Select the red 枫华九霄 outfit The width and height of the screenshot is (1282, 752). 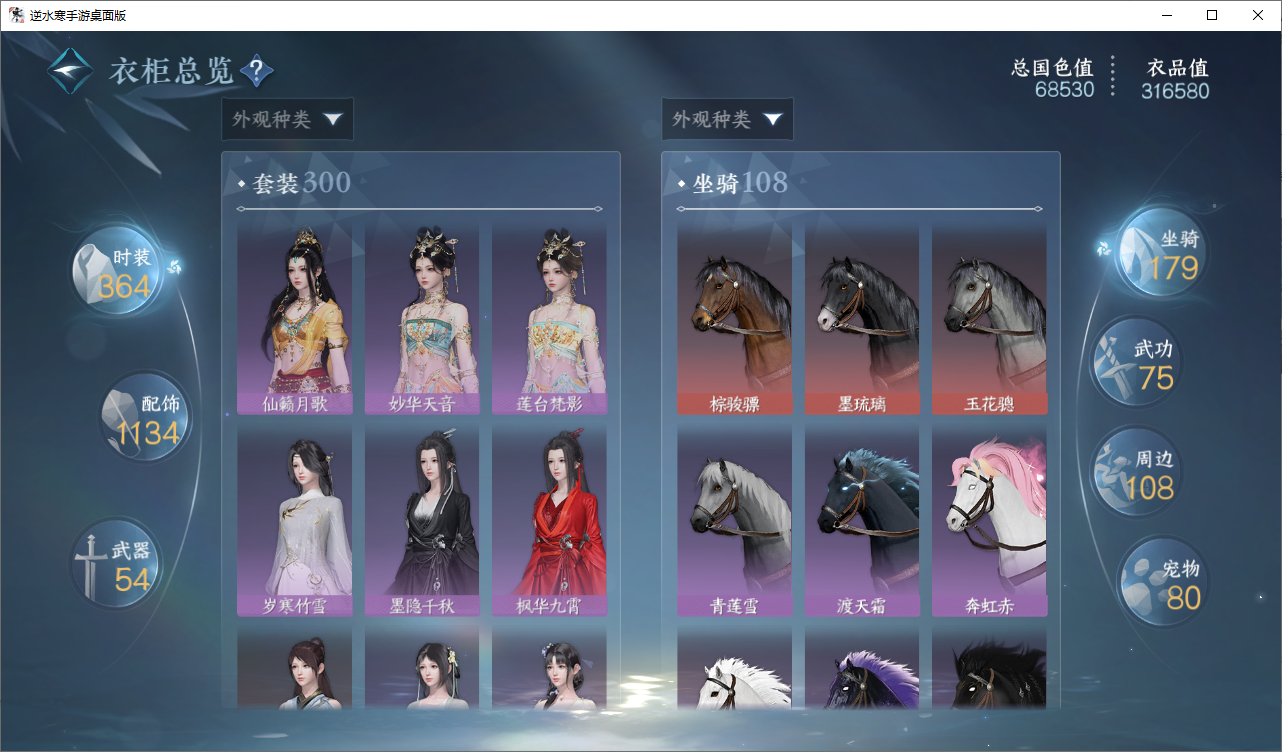(549, 520)
